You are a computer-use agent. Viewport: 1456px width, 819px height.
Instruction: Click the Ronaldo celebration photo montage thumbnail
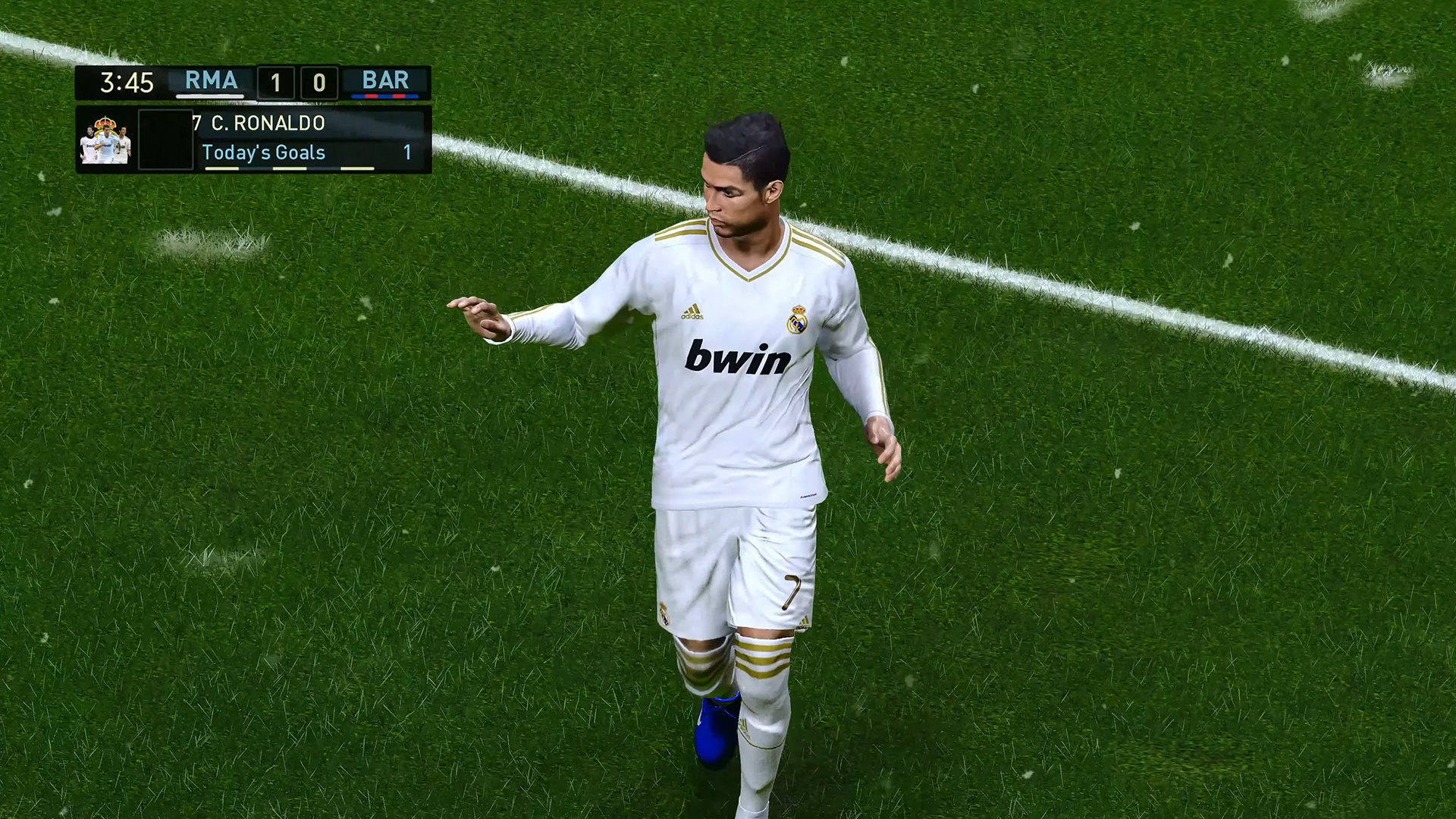[x=106, y=144]
